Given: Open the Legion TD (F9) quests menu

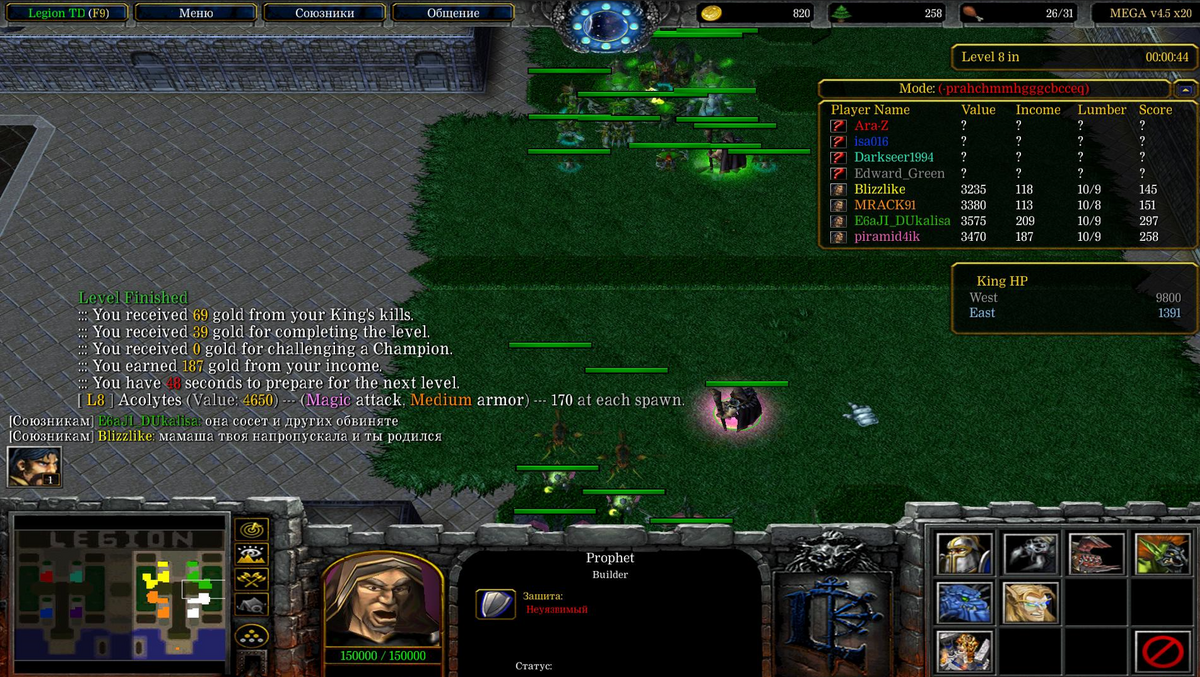Looking at the screenshot, I should click(x=64, y=13).
